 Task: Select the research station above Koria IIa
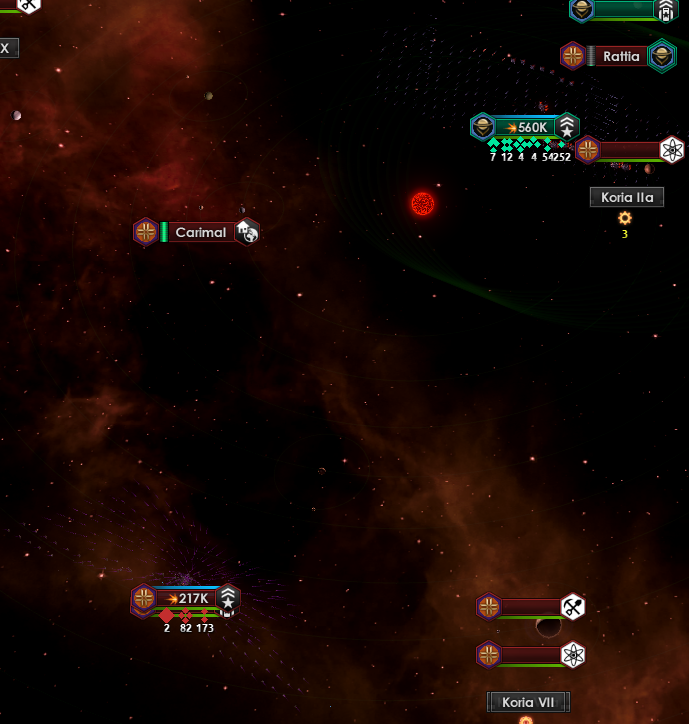(x=671, y=151)
